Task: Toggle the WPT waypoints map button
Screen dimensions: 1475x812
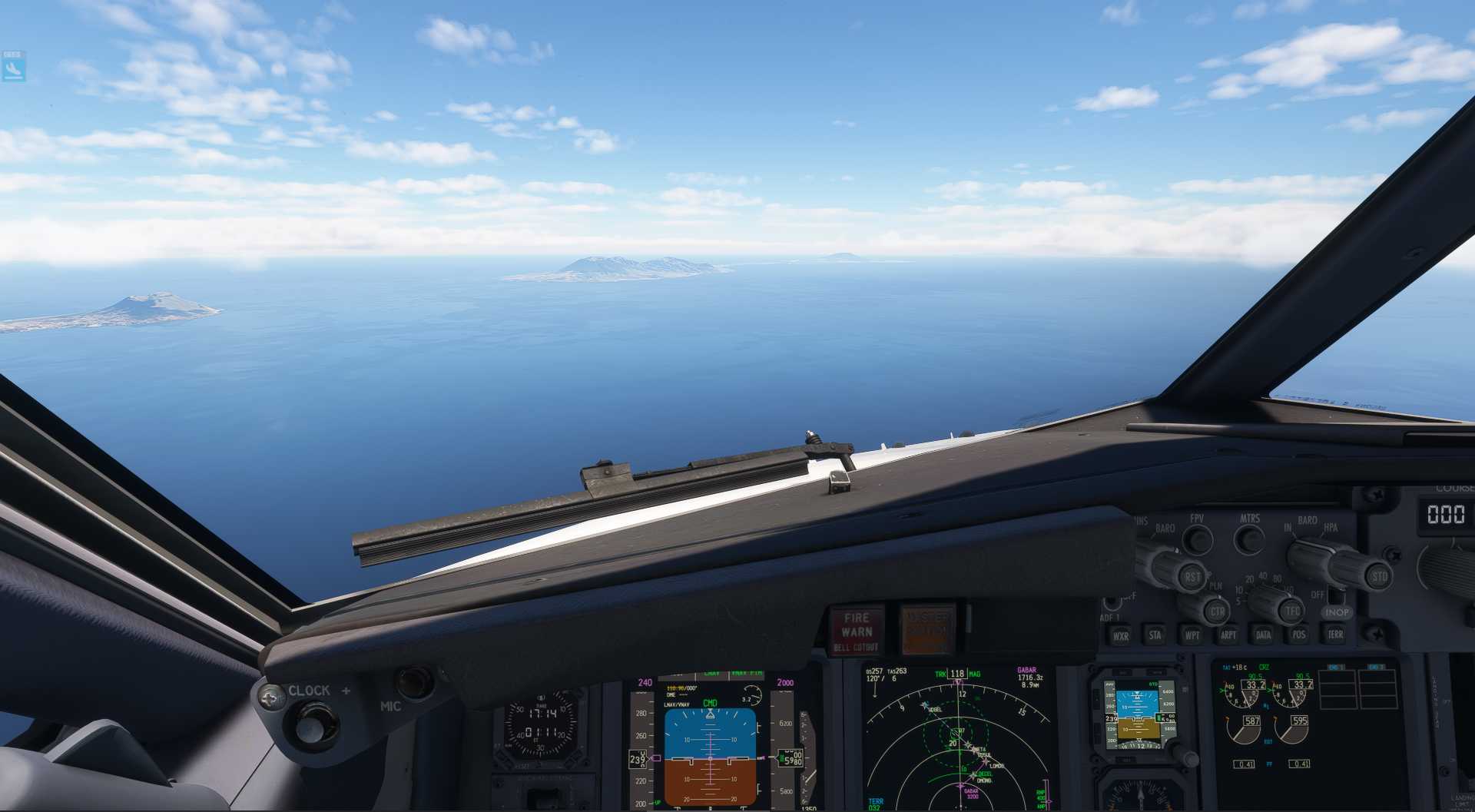Action: pyautogui.click(x=1192, y=635)
